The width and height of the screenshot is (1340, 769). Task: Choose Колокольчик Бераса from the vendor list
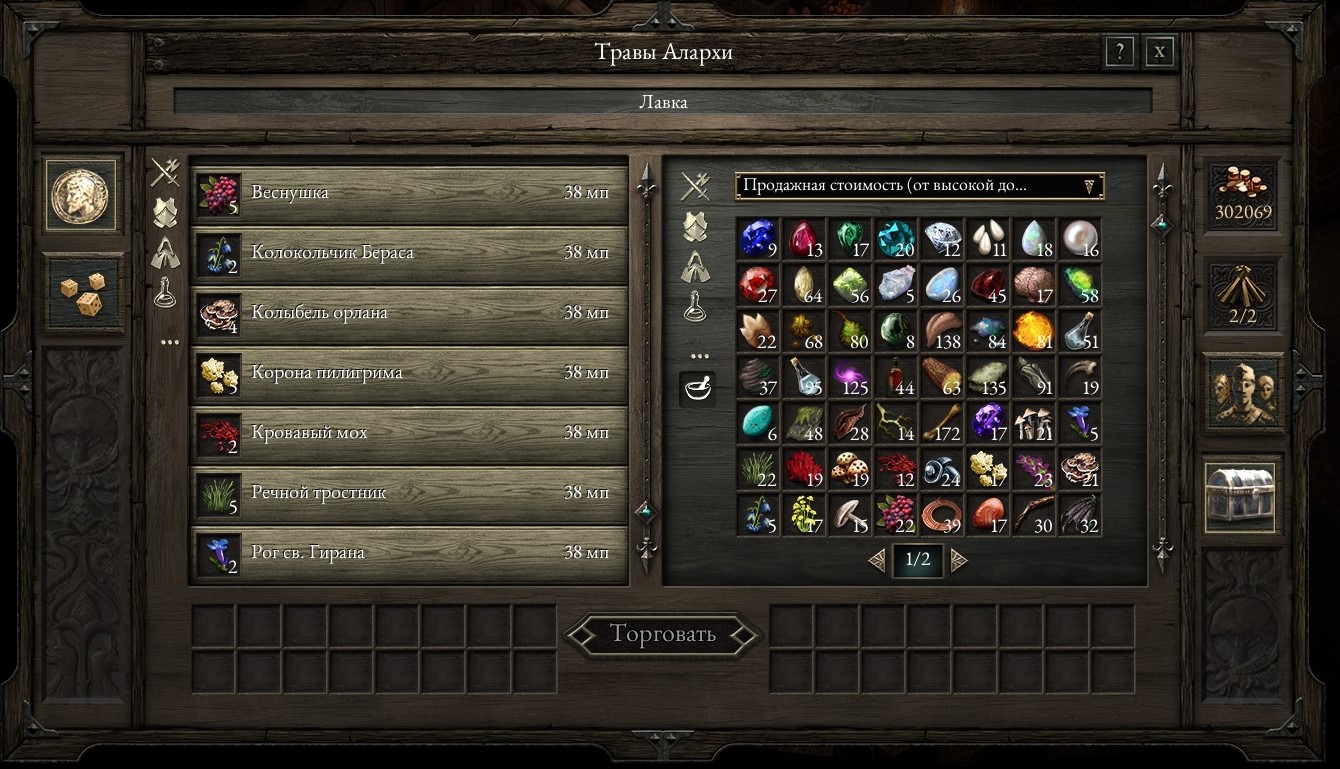[x=408, y=253]
